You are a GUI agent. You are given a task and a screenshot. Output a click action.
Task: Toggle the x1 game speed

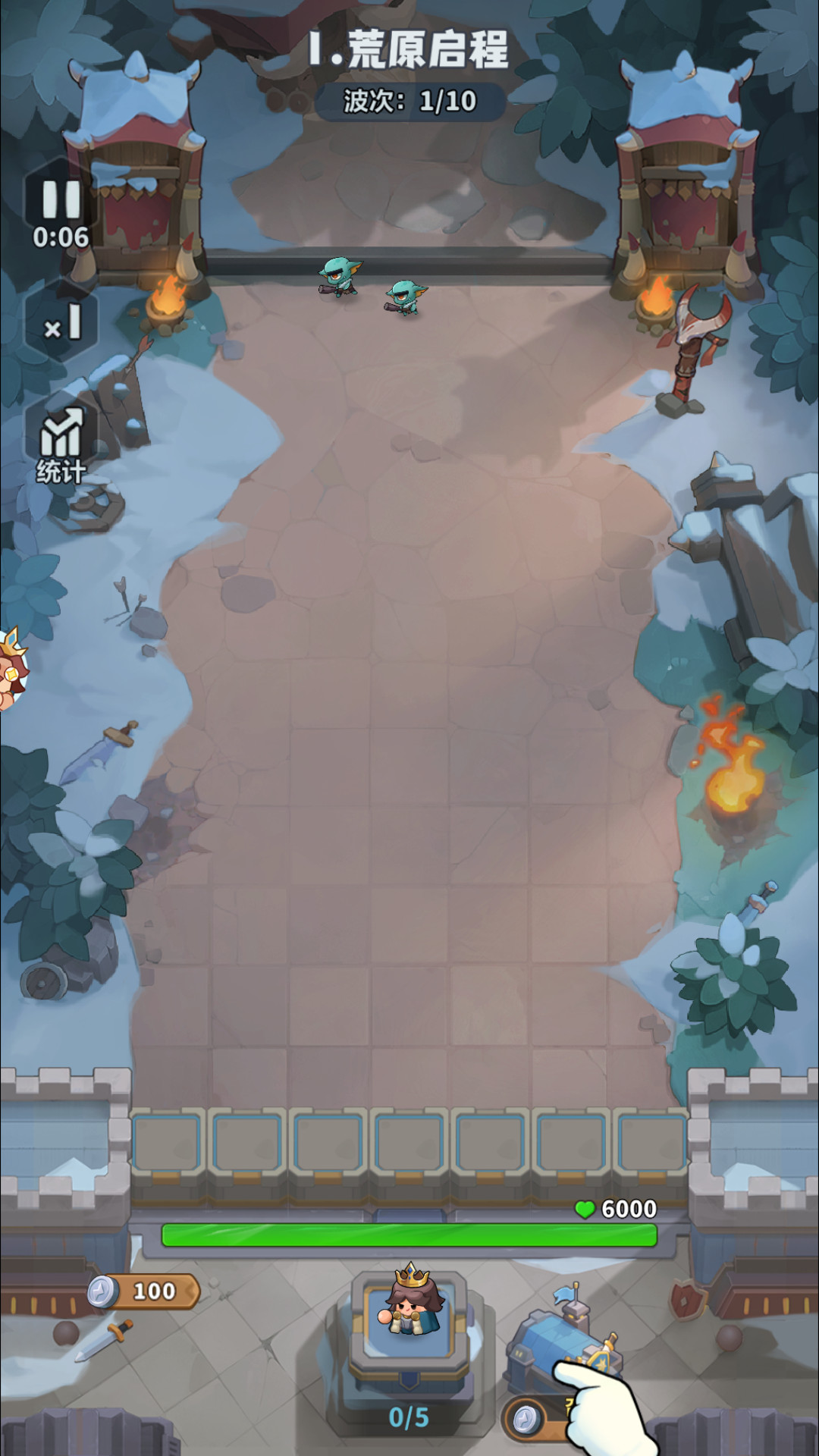(62, 322)
